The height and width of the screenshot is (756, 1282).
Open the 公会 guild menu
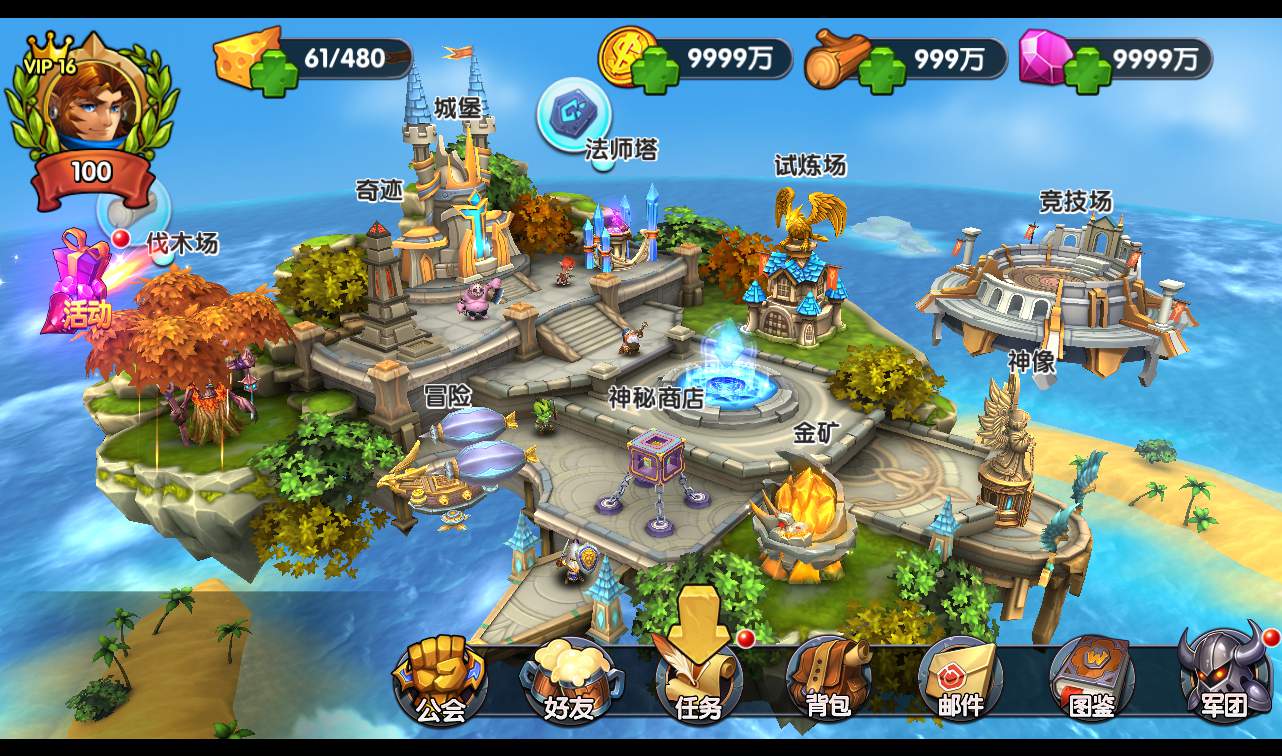pos(440,680)
